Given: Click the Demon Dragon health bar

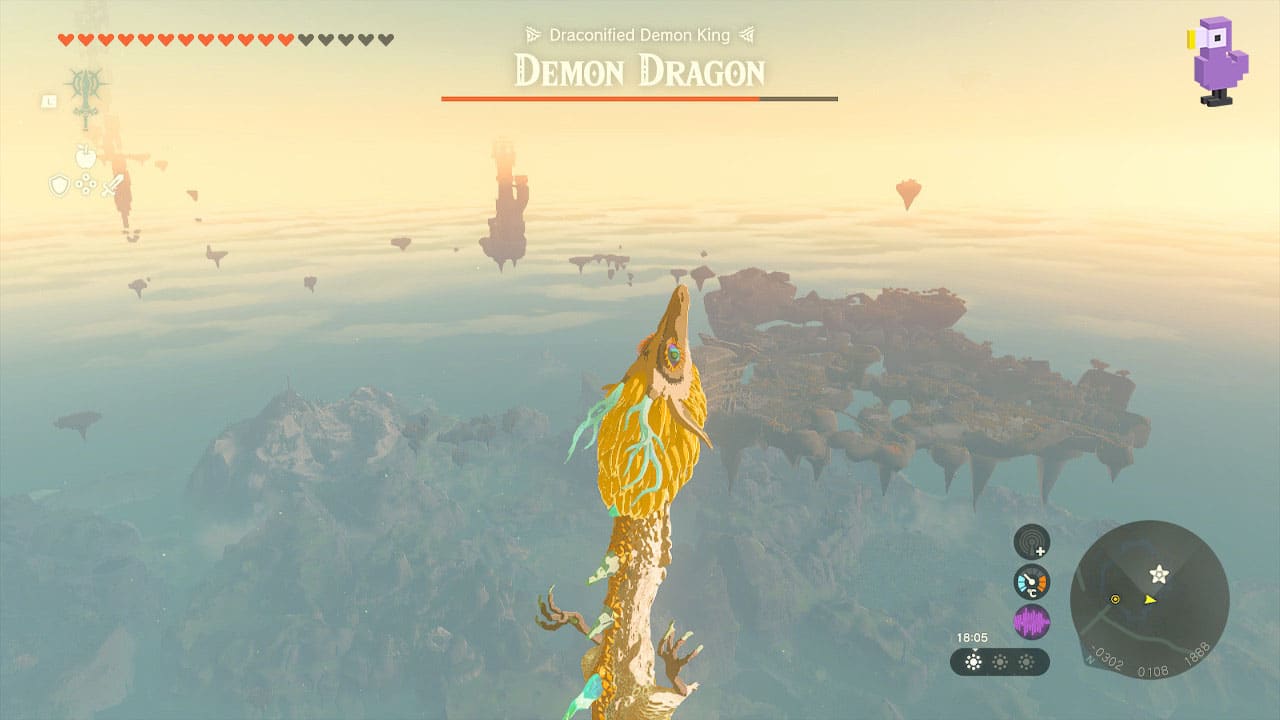Looking at the screenshot, I should tap(638, 98).
